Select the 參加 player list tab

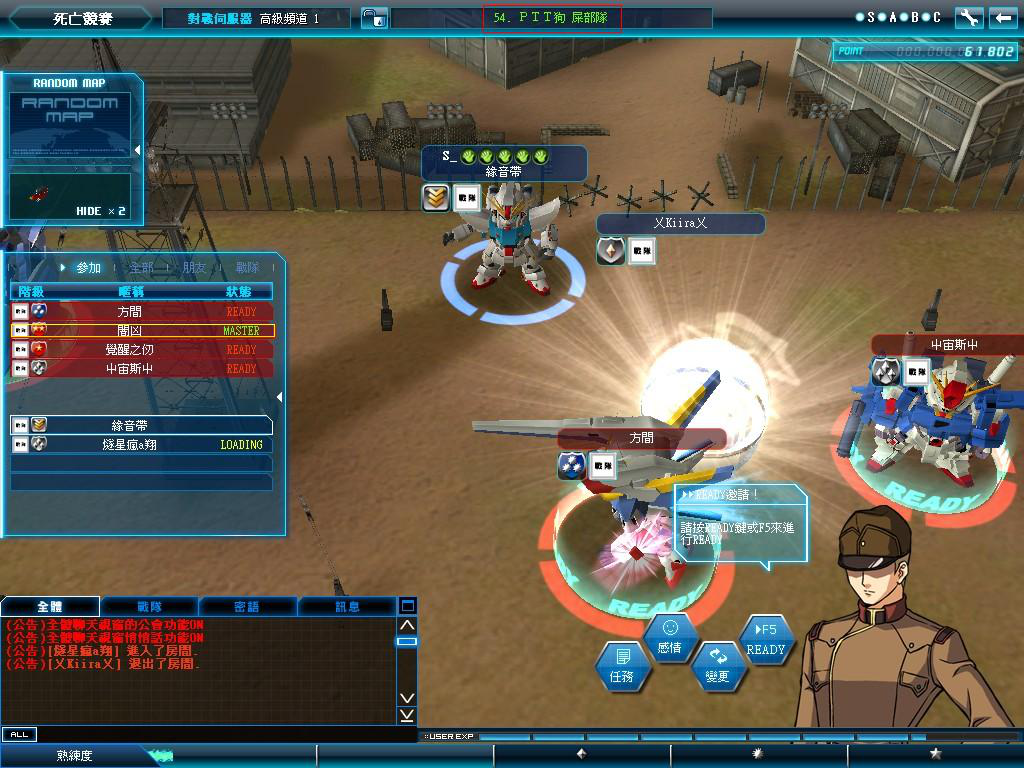88,268
